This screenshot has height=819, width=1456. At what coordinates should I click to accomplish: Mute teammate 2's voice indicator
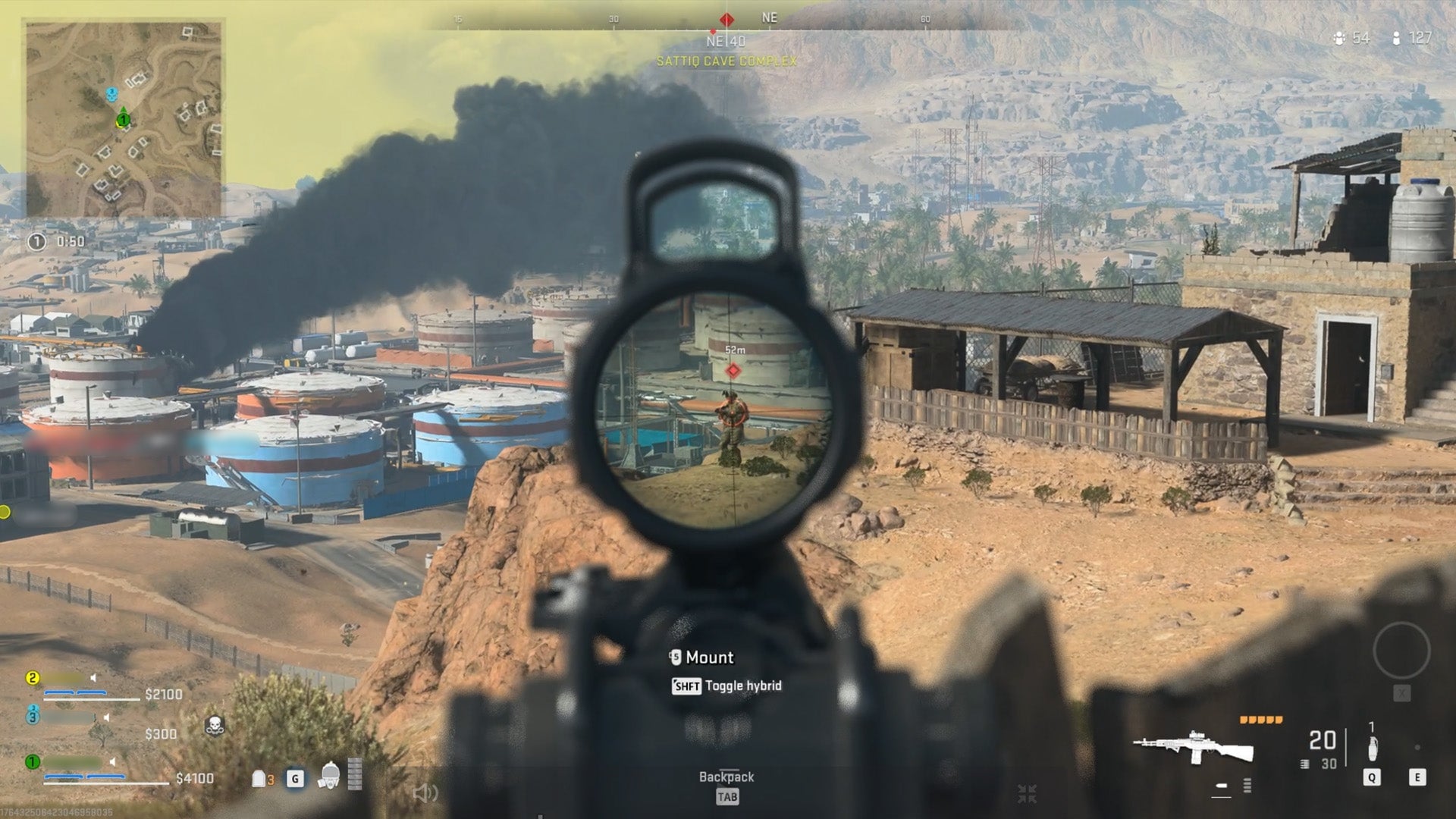(x=93, y=678)
